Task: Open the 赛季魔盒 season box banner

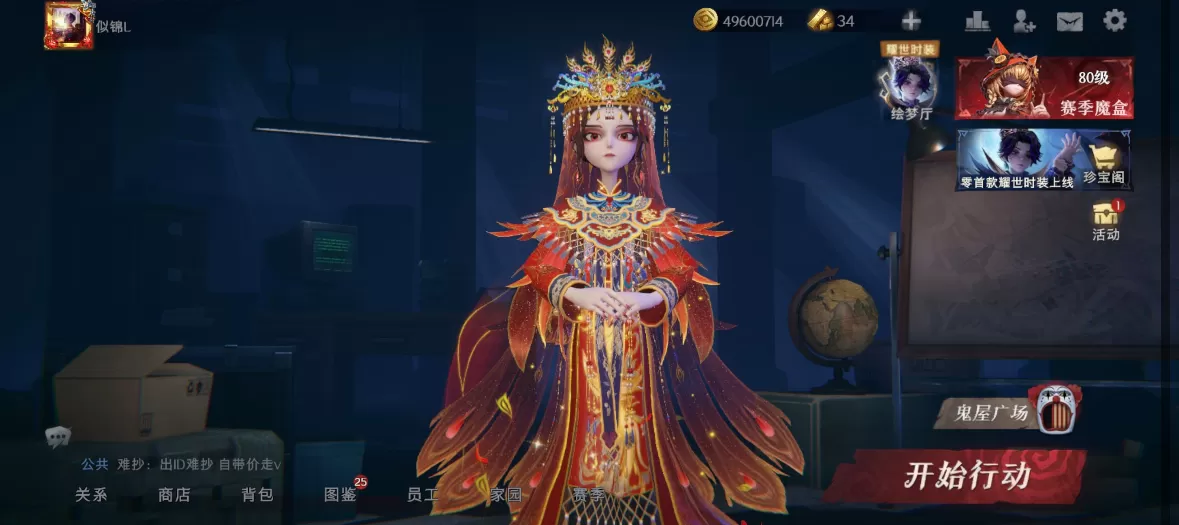Action: [1044, 88]
